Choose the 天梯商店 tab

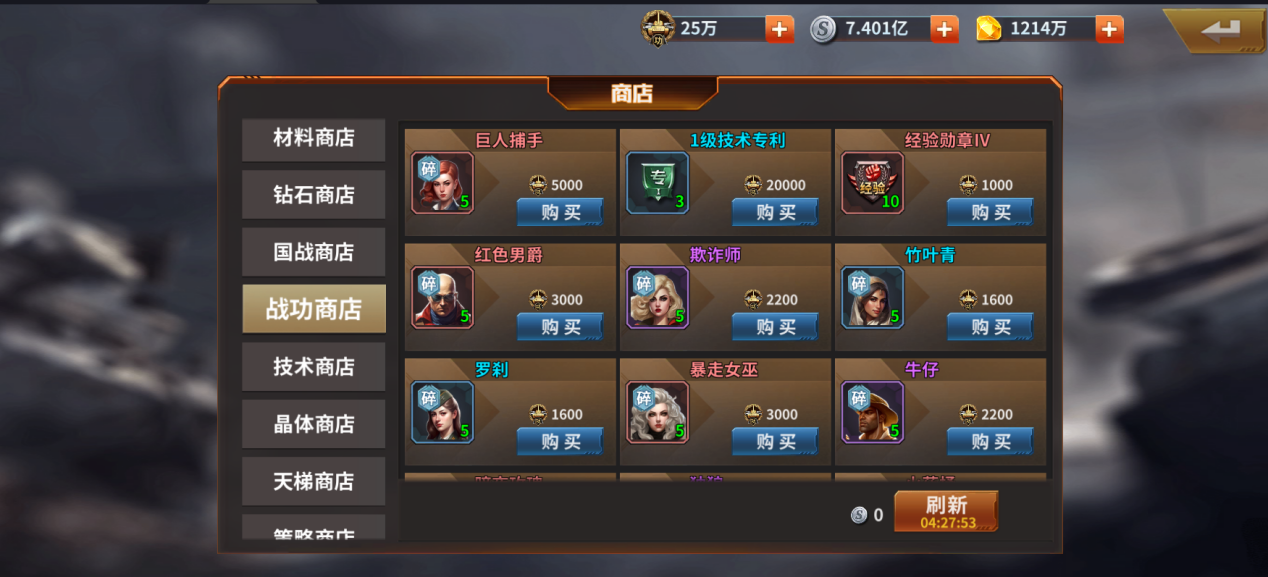313,481
